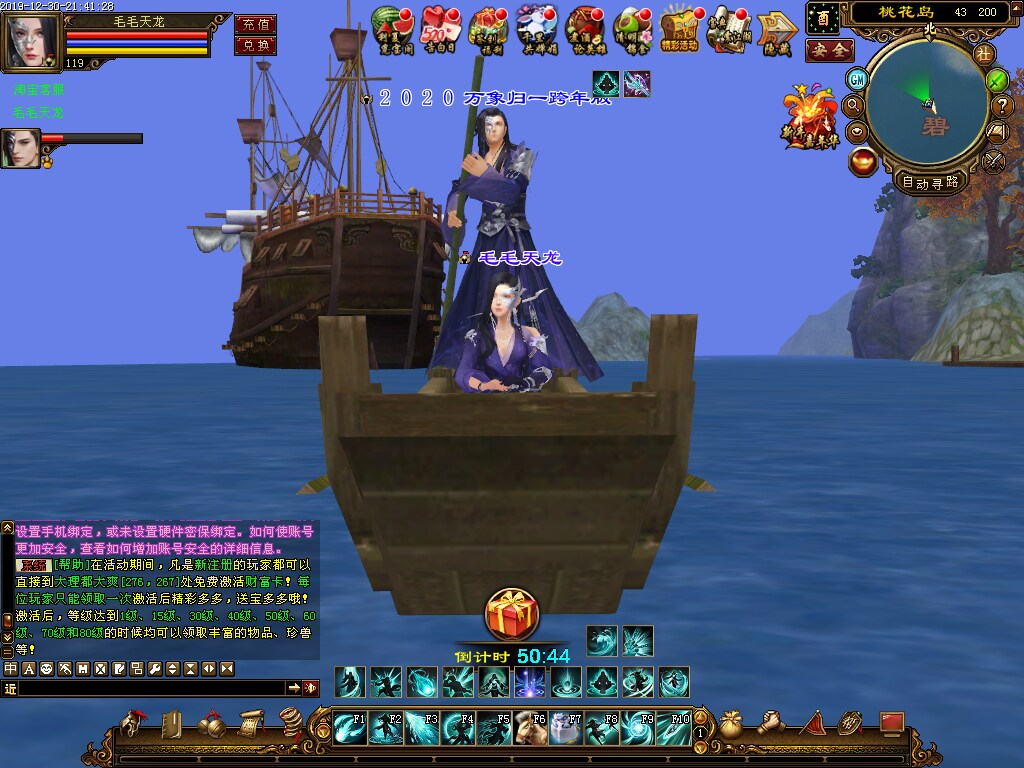Open the helmet character equipment icon
The height and width of the screenshot is (768, 1024).
[133, 722]
